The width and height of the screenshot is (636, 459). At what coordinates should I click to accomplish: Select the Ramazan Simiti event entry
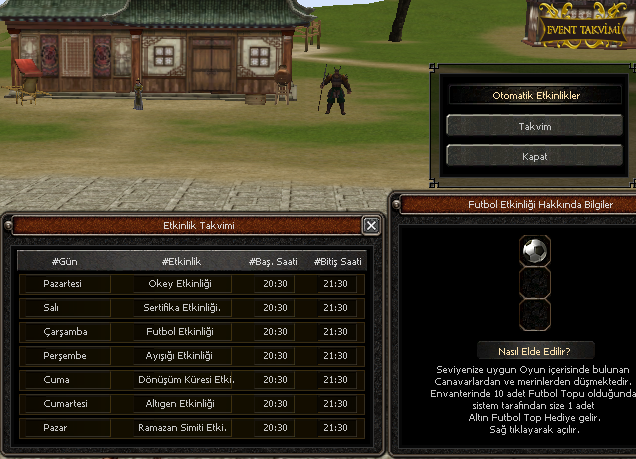183,427
